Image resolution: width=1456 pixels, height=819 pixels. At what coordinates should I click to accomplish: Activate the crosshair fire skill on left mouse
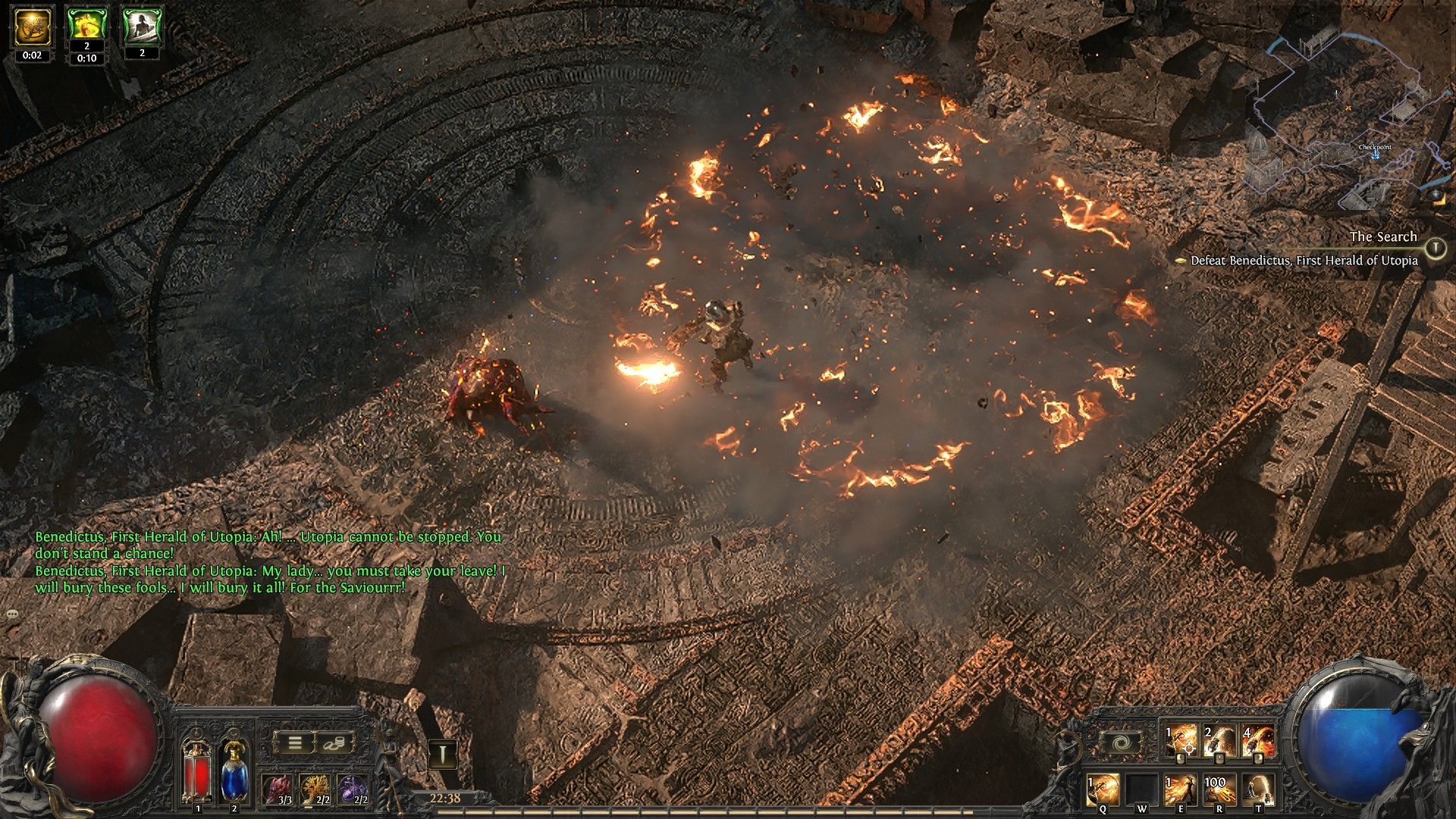coord(1182,741)
